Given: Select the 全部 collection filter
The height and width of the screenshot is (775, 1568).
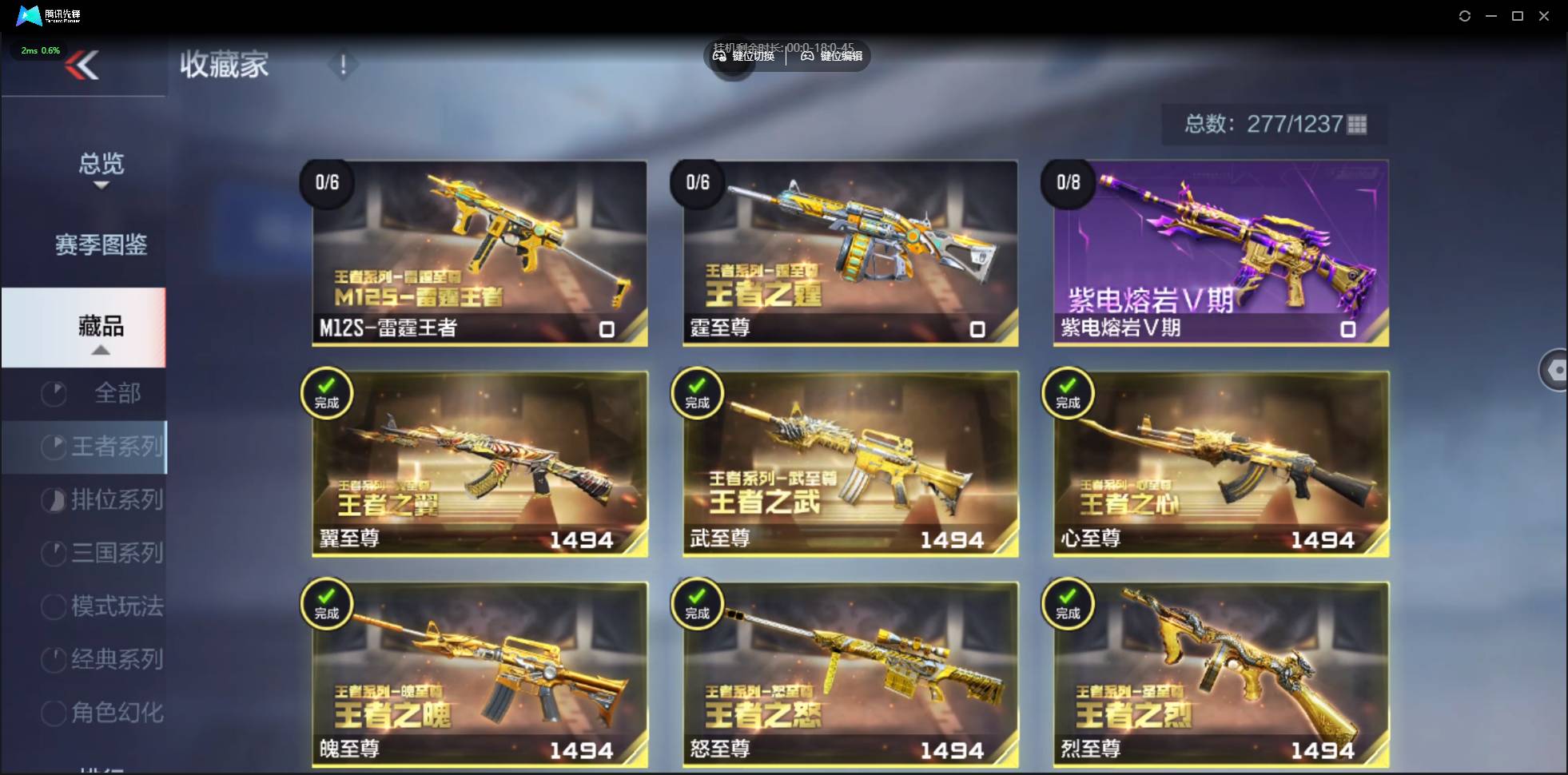Looking at the screenshot, I should (120, 393).
